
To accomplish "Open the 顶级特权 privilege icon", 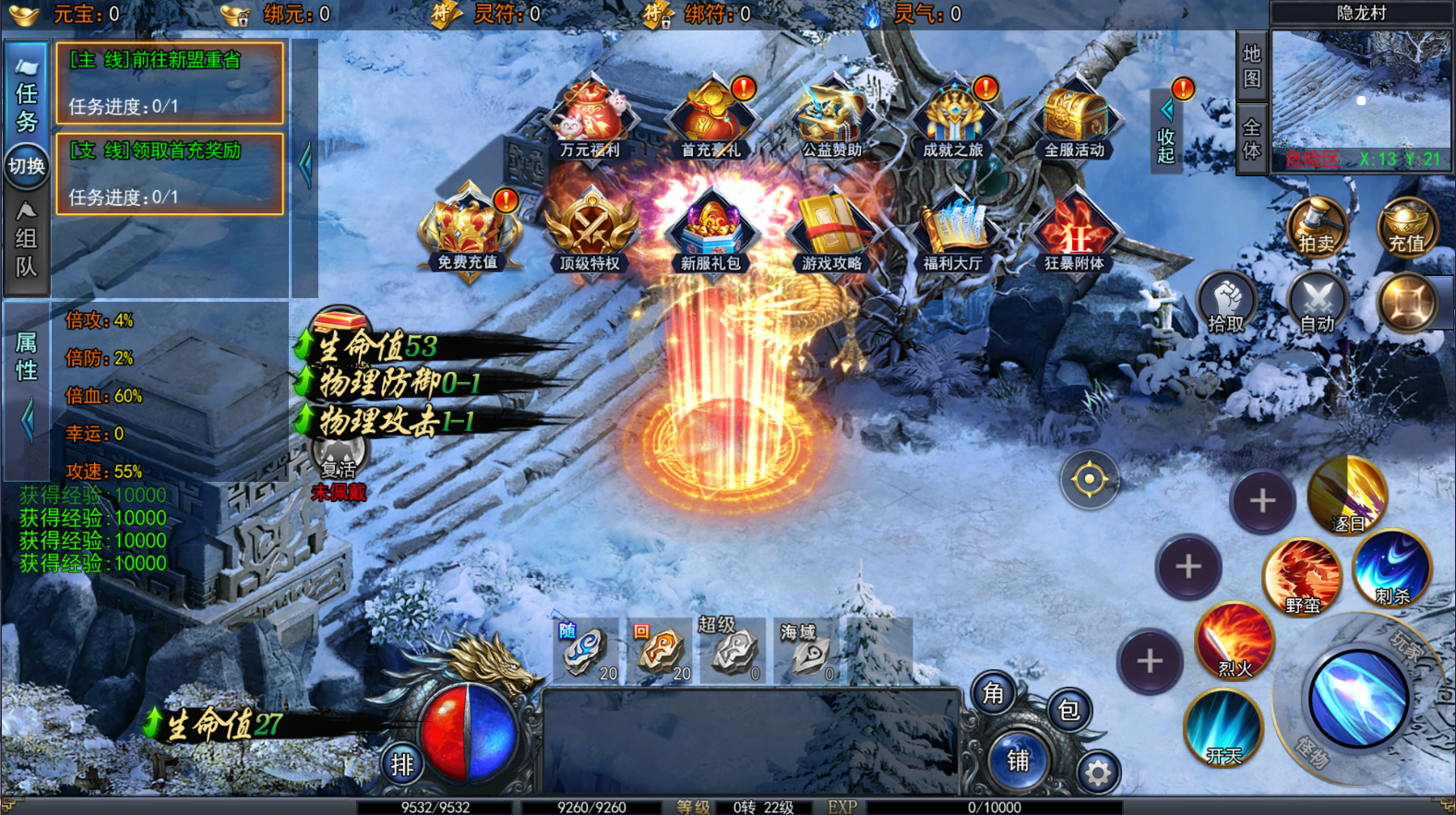I will pos(590,232).
